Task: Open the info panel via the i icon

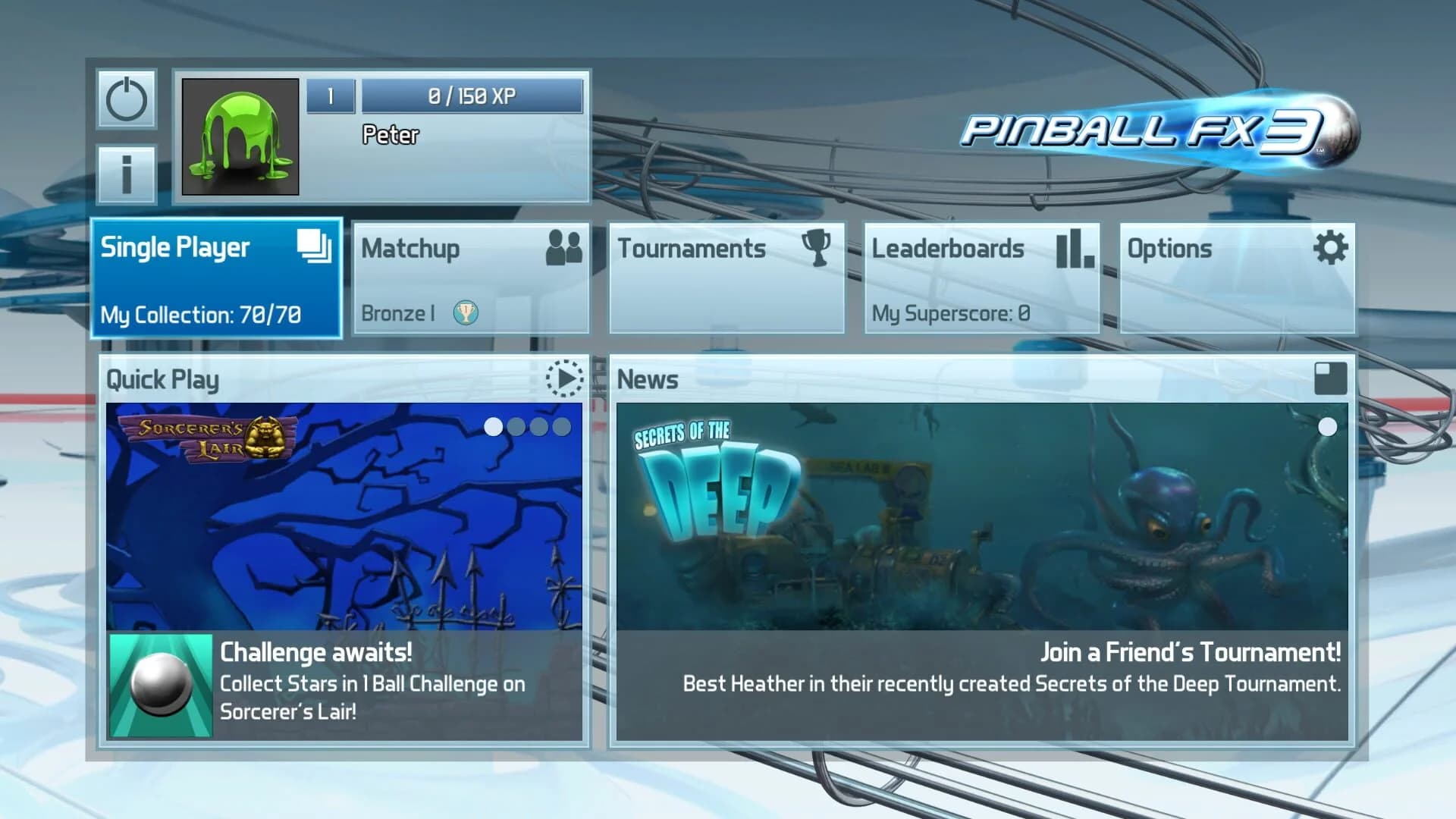Action: tap(127, 173)
